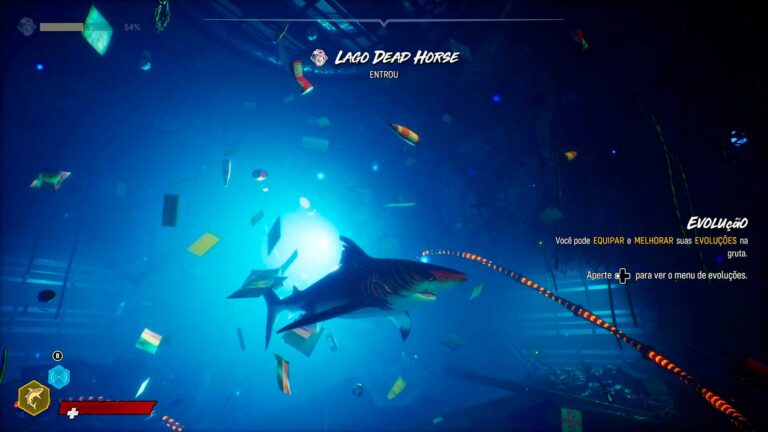768x432 pixels.
Task: Activate the blue sonar hexagon ability
Action: [59, 376]
